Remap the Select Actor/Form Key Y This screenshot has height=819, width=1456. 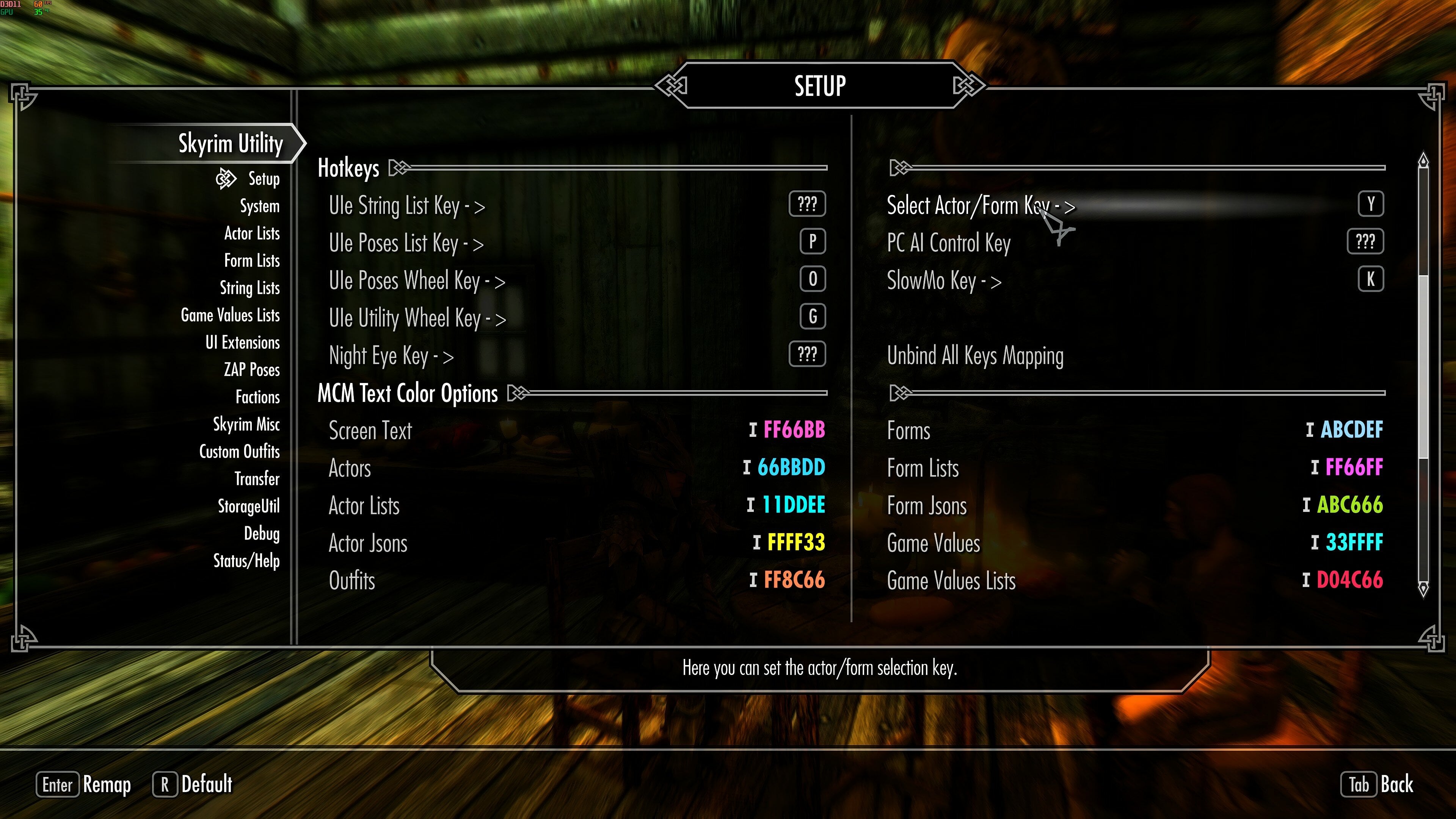[x=1371, y=204]
